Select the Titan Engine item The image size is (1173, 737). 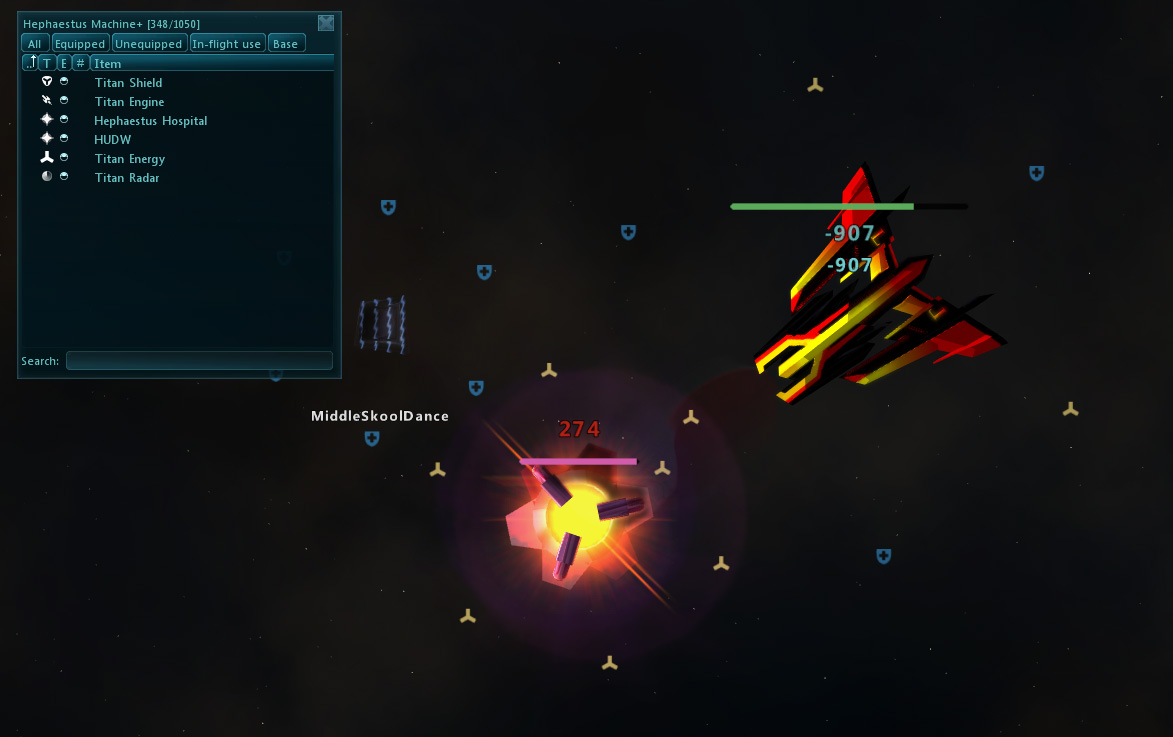pos(129,102)
